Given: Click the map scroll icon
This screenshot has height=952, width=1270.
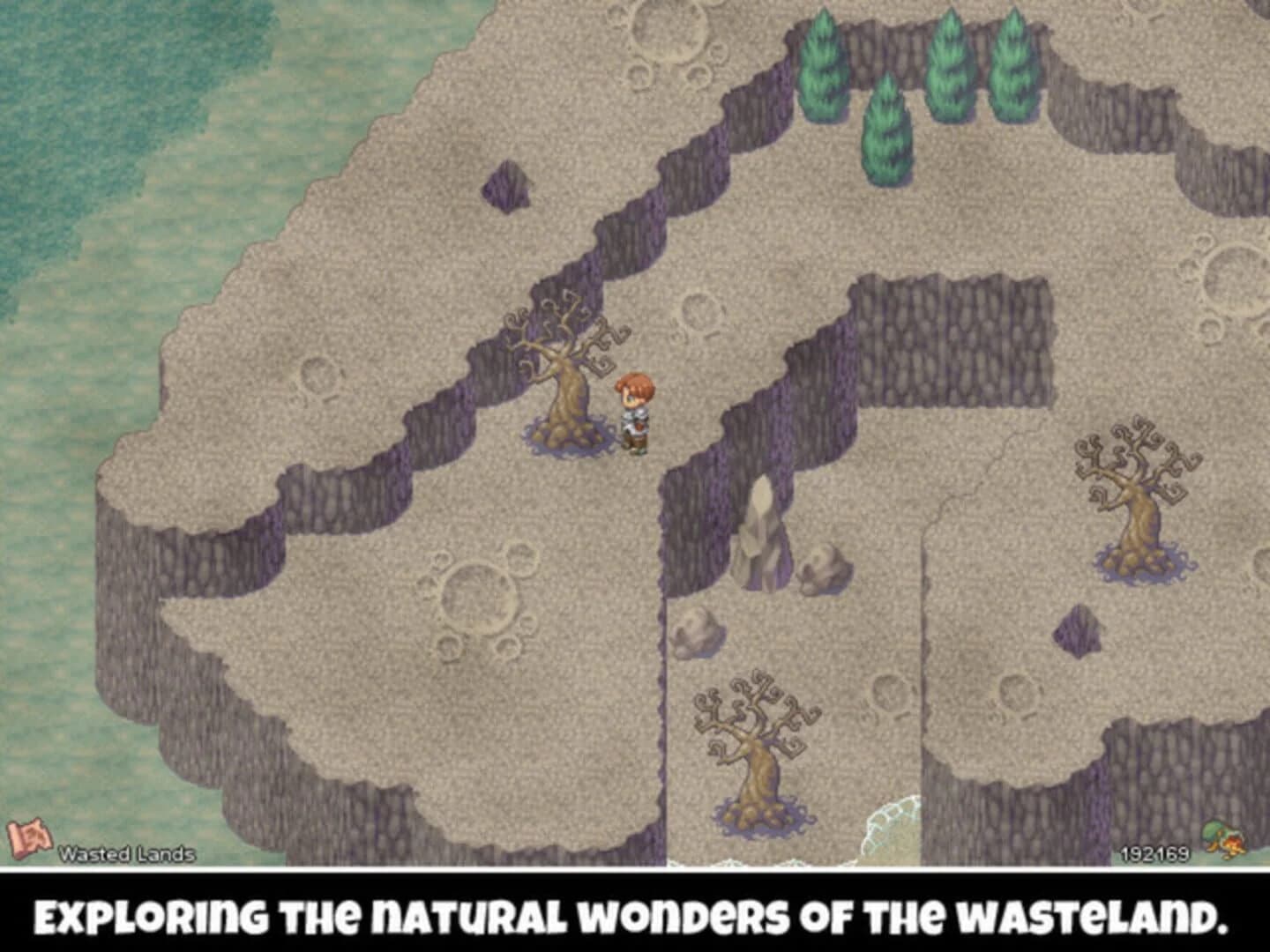Looking at the screenshot, I should [29, 836].
